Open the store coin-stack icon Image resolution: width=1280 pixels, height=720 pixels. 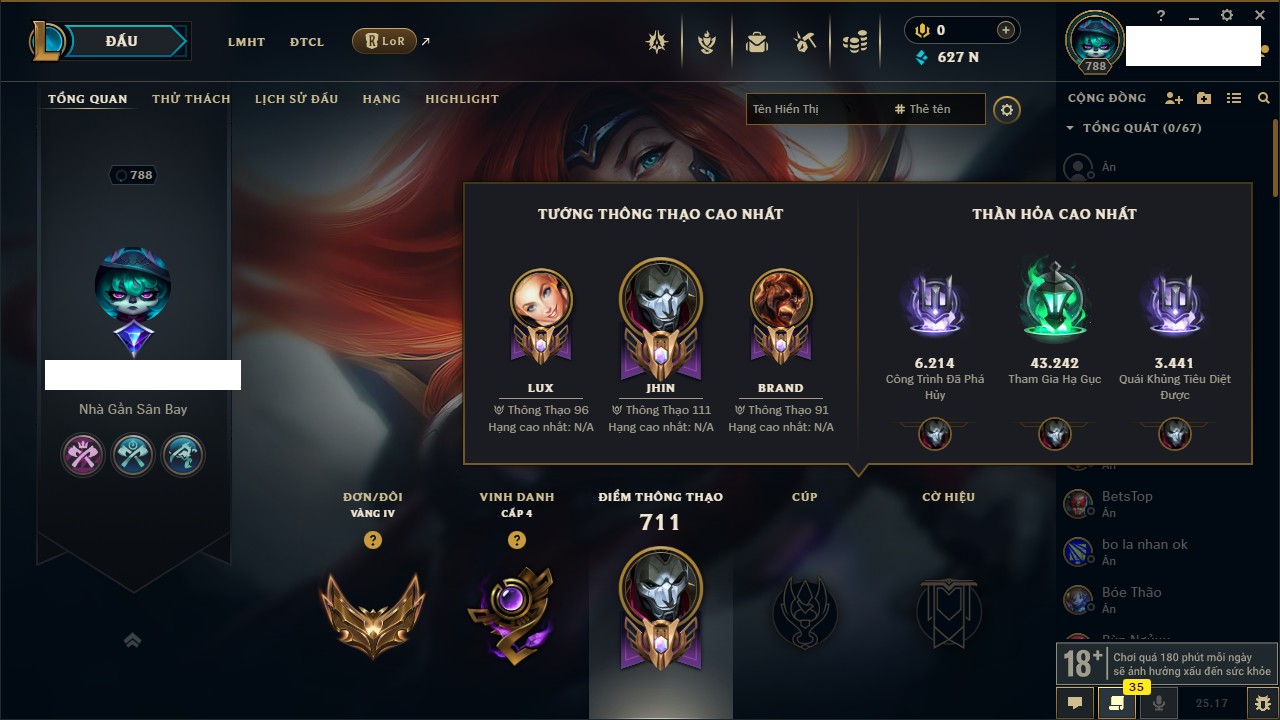point(854,42)
